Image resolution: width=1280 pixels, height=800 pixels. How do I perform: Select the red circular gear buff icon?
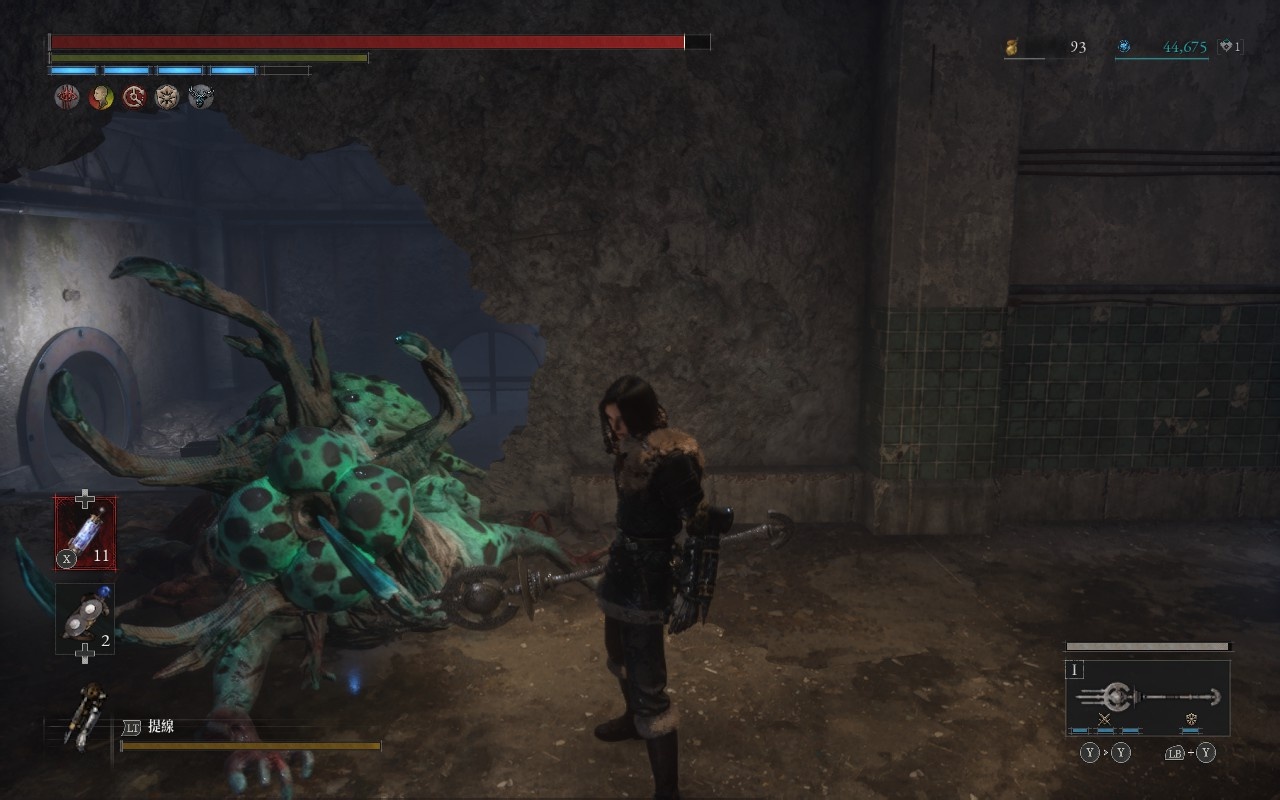[134, 97]
